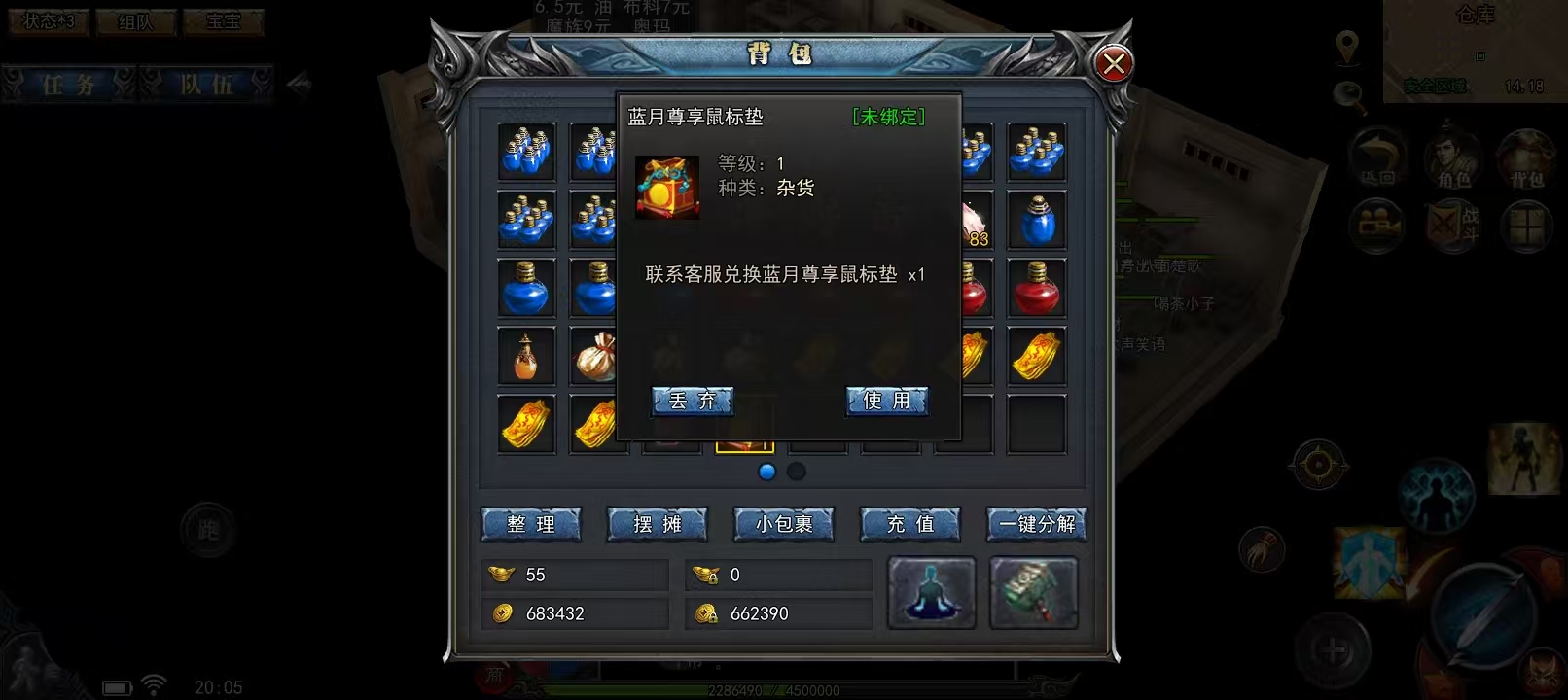Screen dimensions: 1568x700
Task: Select the first inventory page dot
Action: click(767, 471)
